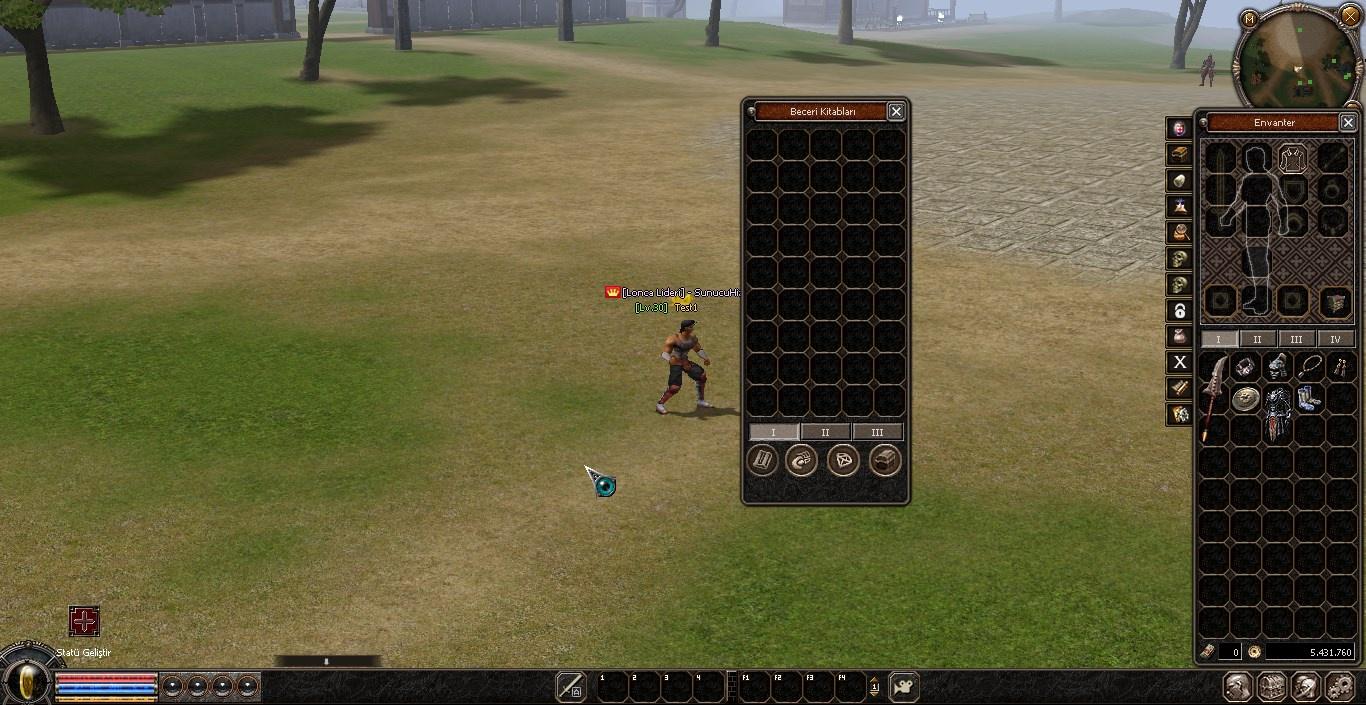Viewport: 1366px width, 705px height.
Task: Open the gear settings button
Action: tap(1339, 687)
